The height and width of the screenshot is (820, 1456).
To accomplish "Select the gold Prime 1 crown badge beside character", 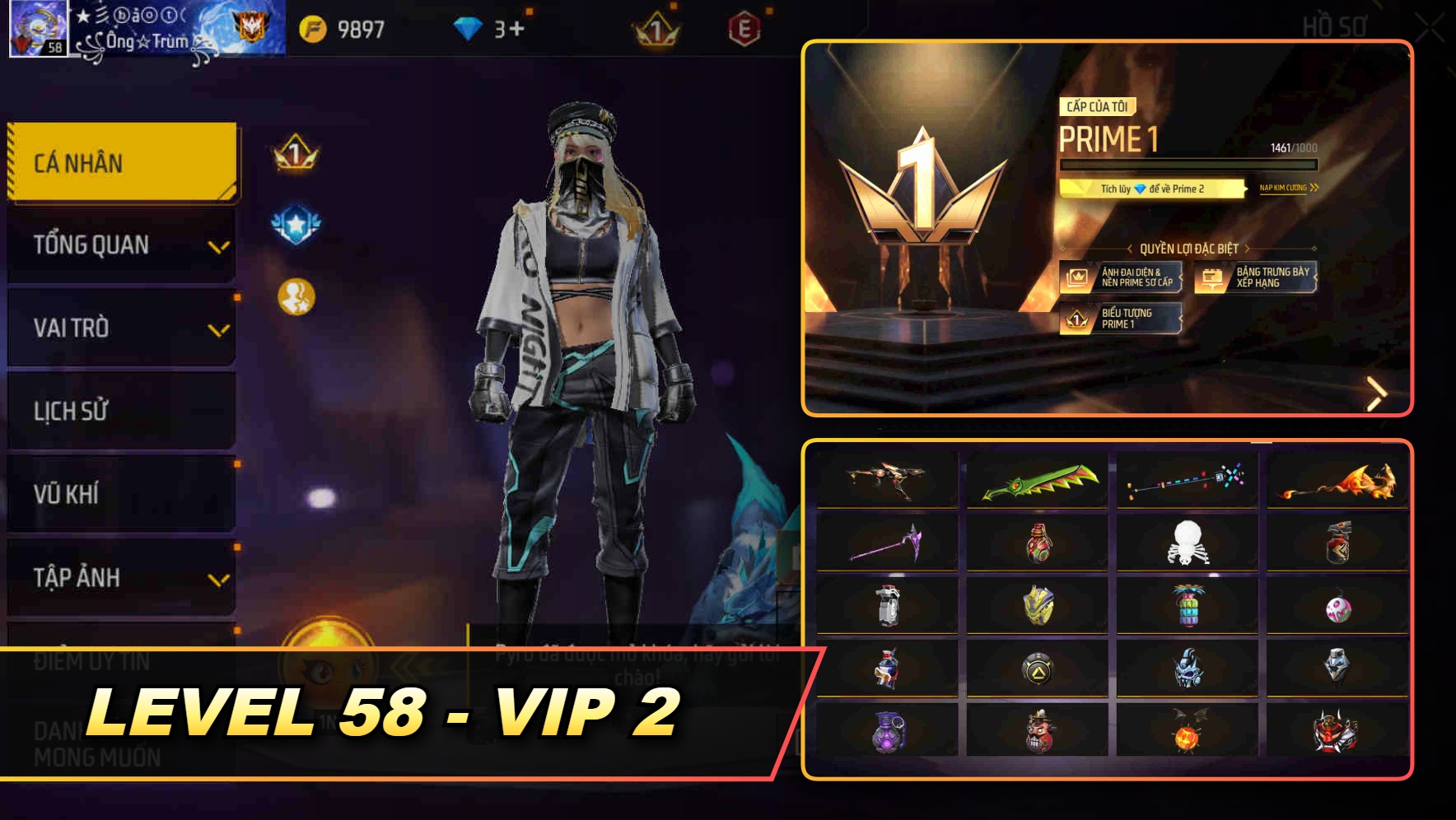I will (295, 152).
